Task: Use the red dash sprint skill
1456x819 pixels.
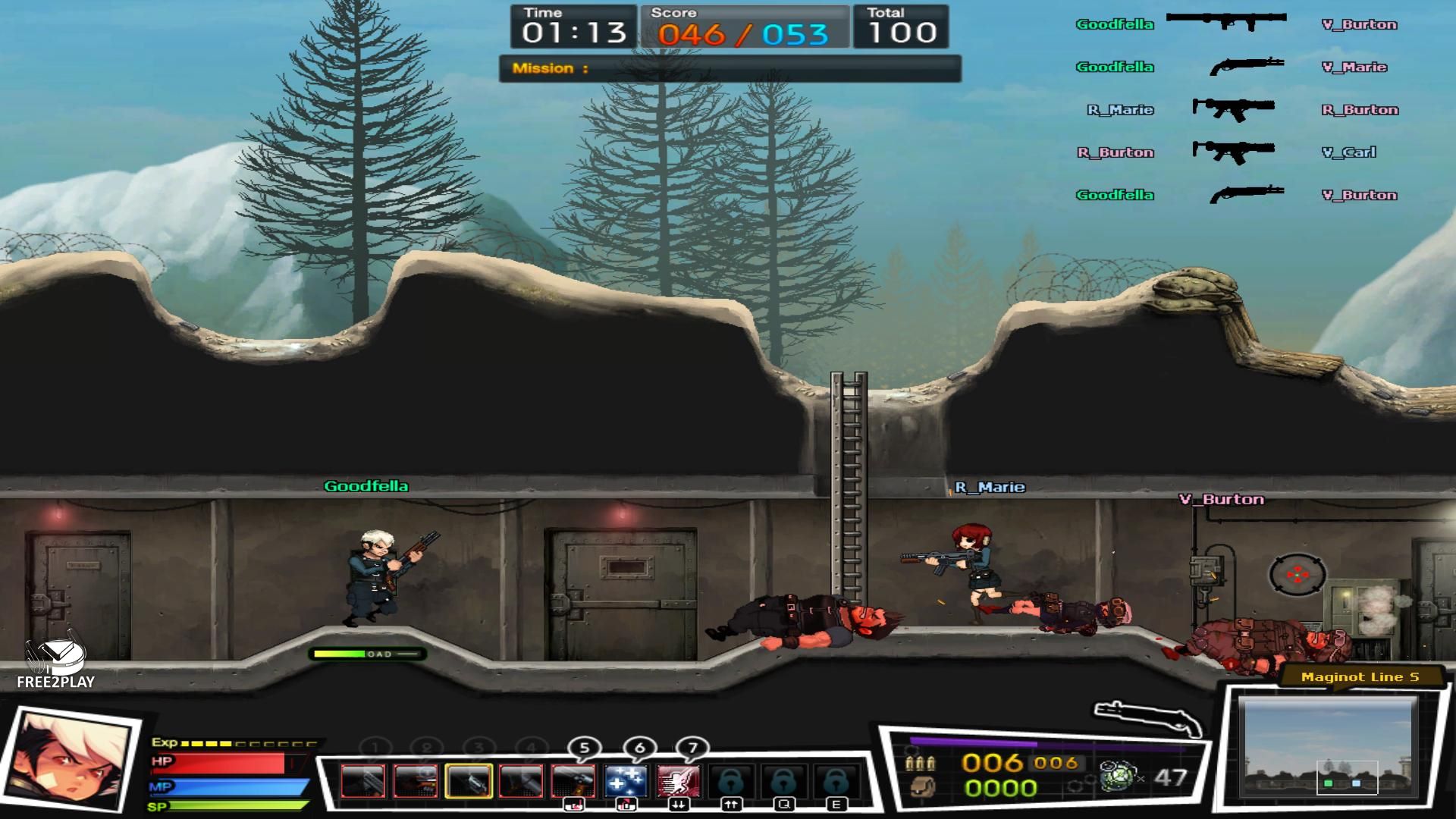Action: [678, 781]
